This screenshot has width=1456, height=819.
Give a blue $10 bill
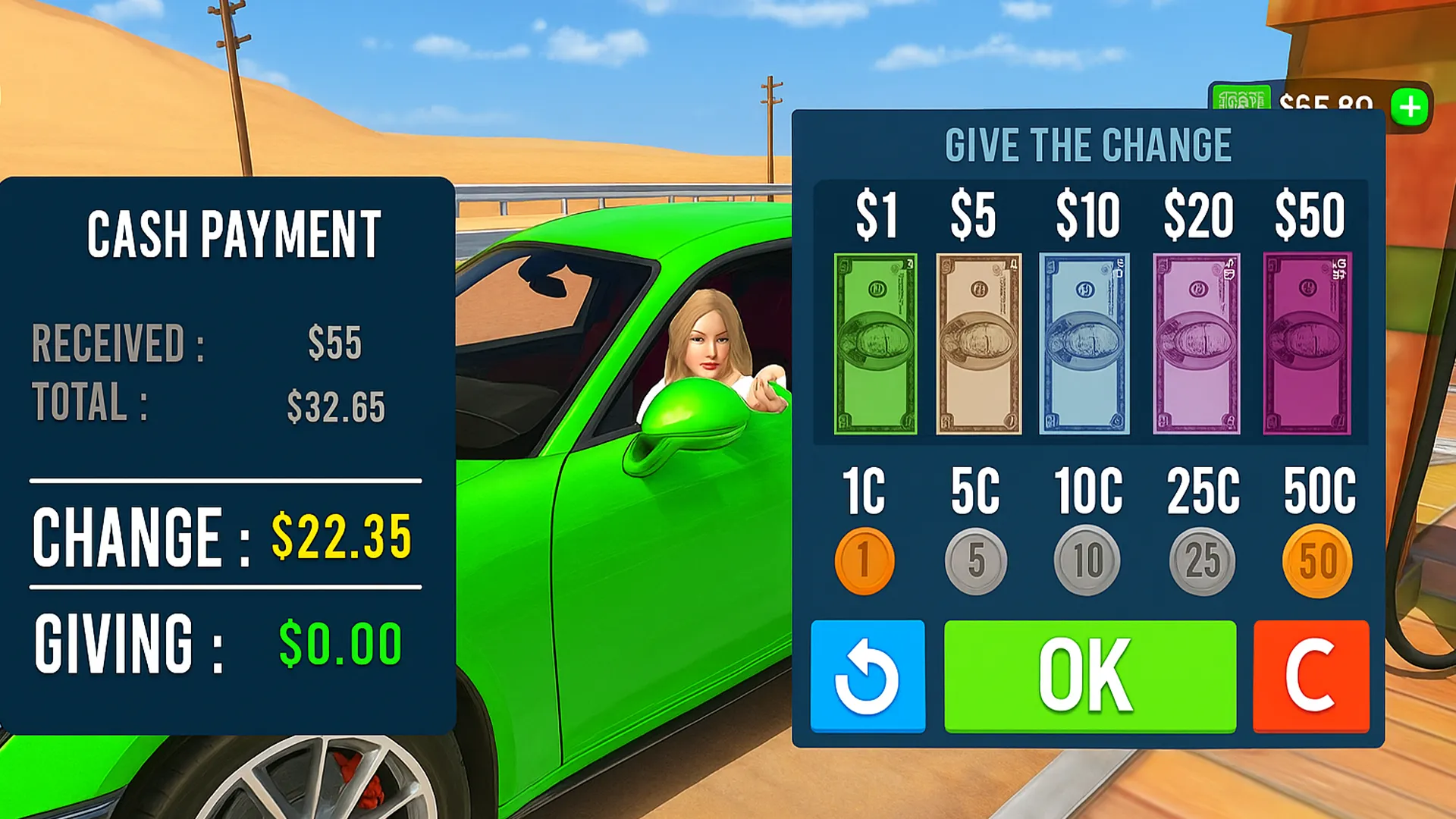pos(1084,344)
